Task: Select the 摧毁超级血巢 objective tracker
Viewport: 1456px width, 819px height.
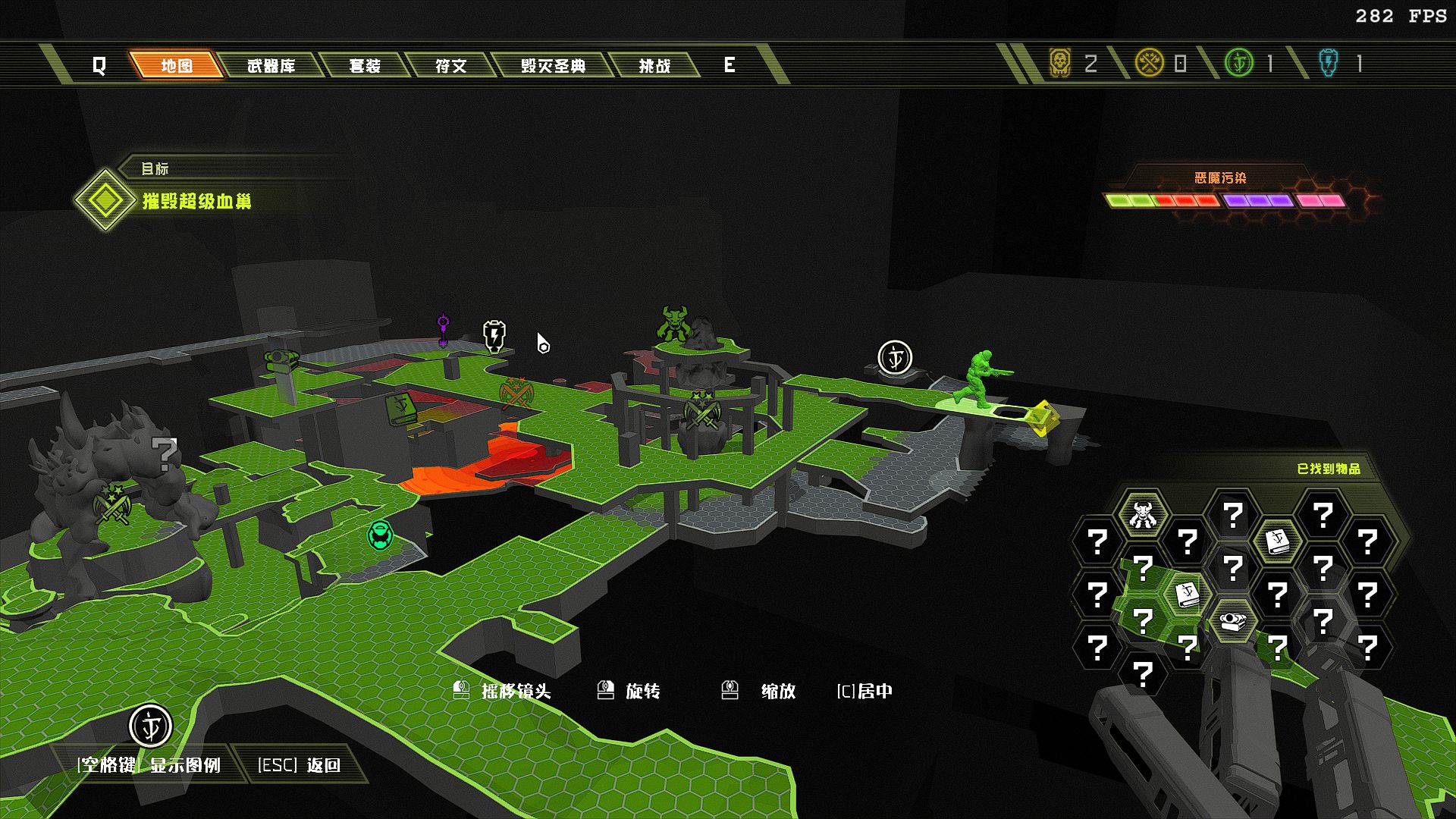Action: click(196, 201)
